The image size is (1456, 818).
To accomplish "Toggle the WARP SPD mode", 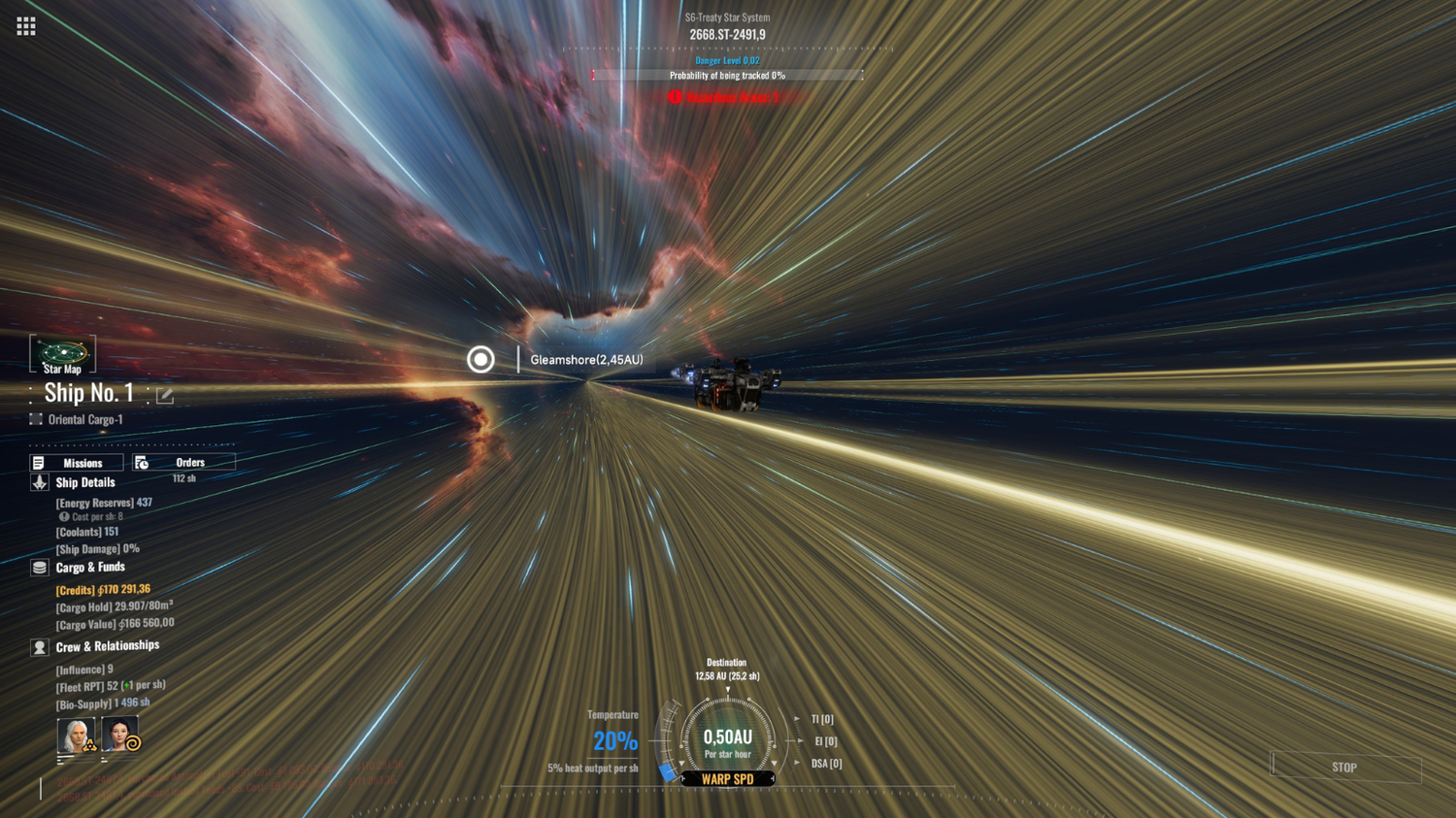I will [x=727, y=779].
